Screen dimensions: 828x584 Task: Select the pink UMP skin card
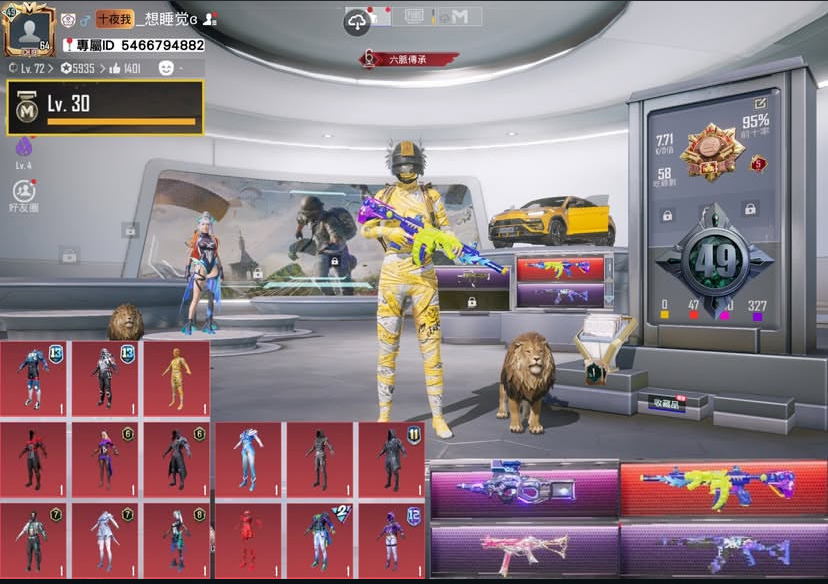(x=524, y=549)
